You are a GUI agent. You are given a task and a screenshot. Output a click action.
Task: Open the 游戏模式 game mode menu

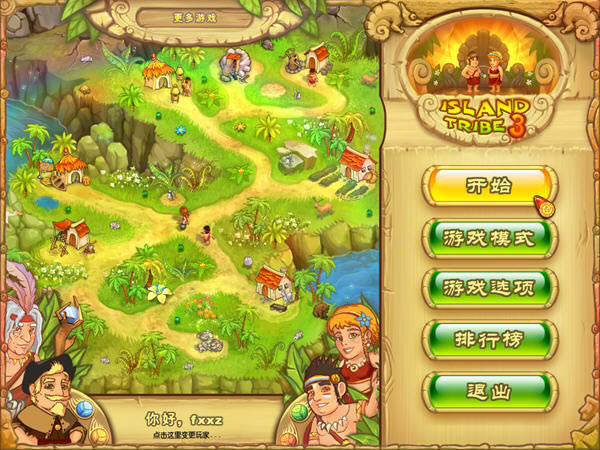[488, 238]
